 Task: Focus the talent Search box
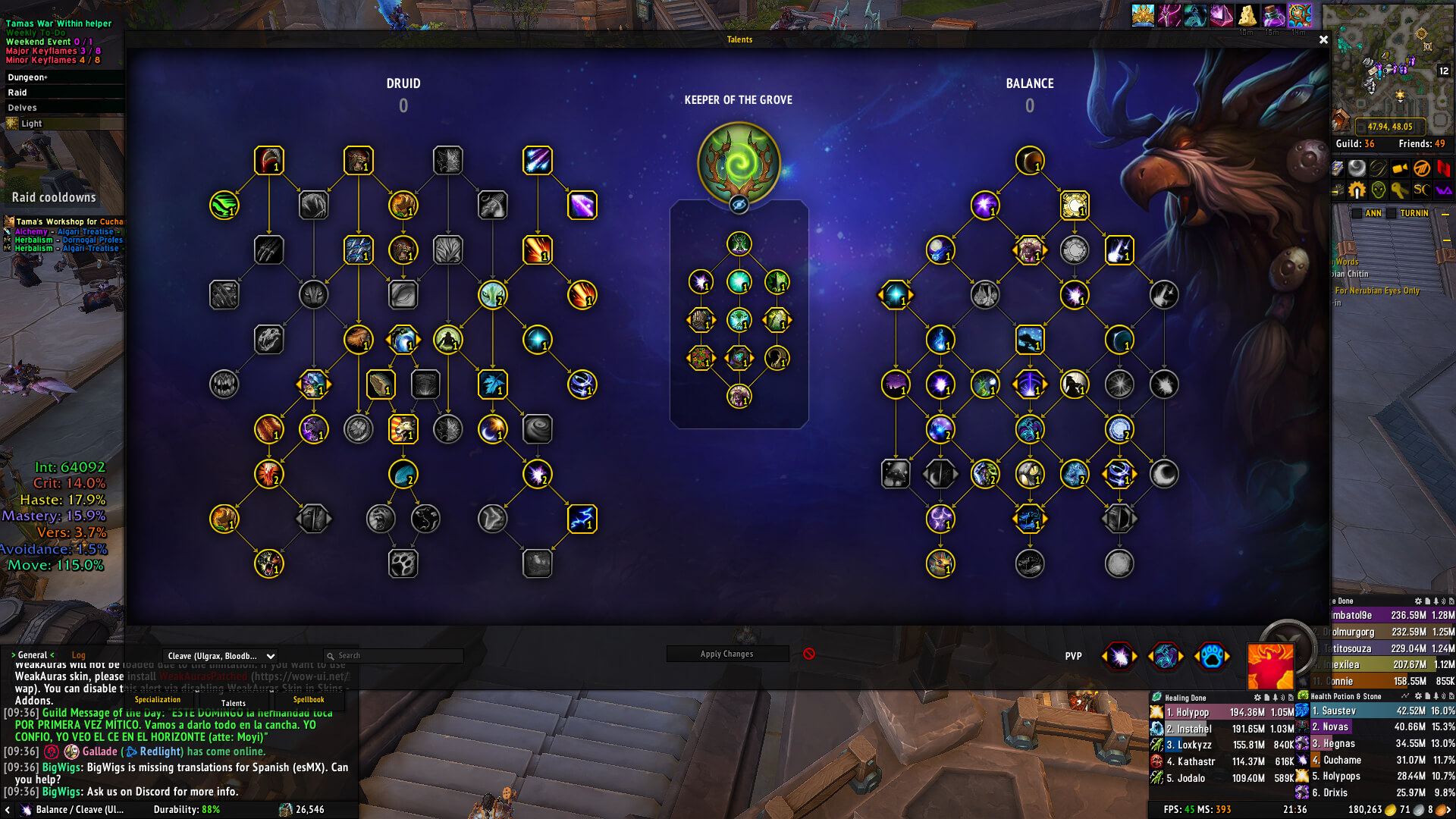[394, 656]
